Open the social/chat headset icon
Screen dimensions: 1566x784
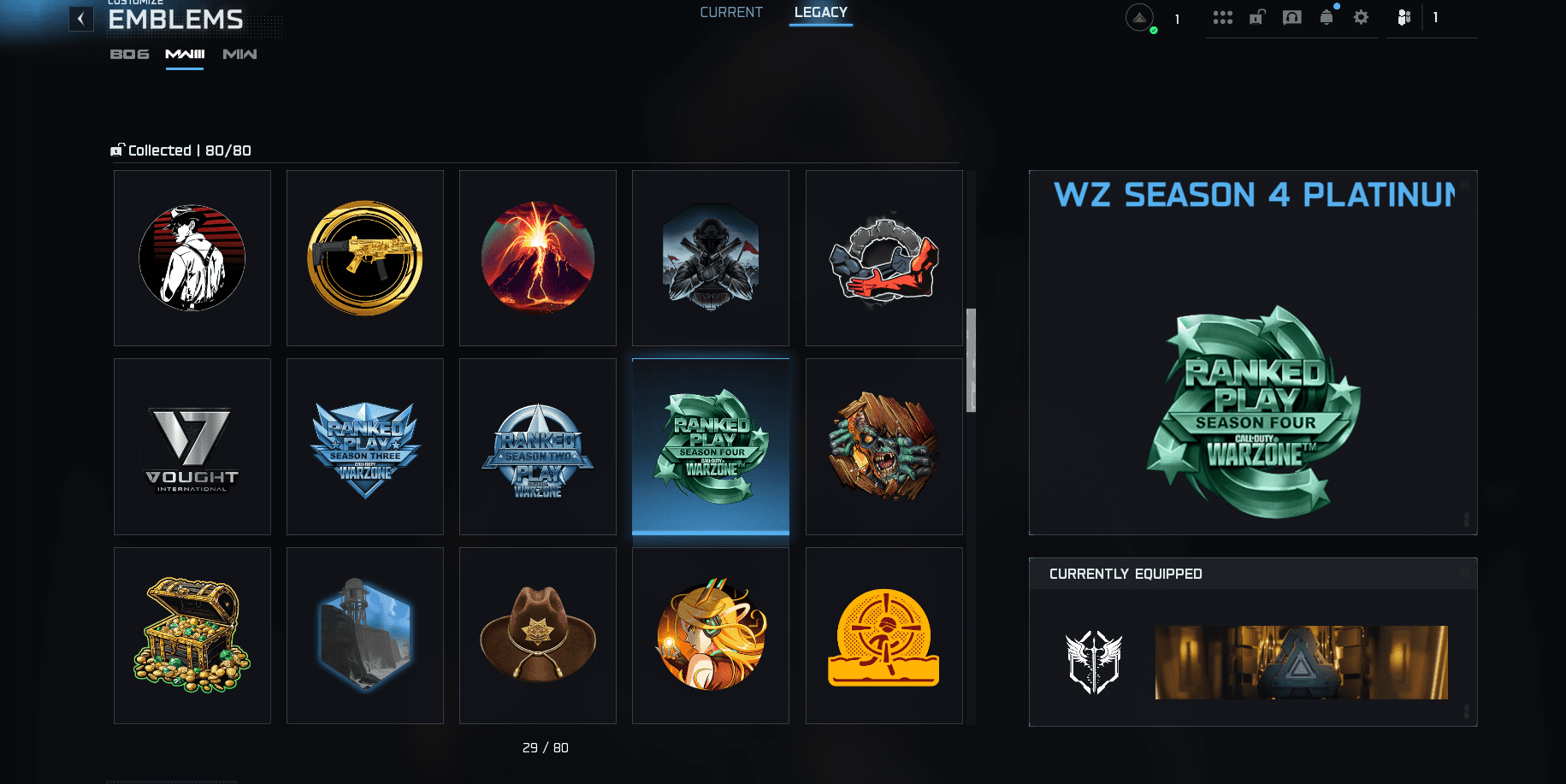click(1291, 17)
